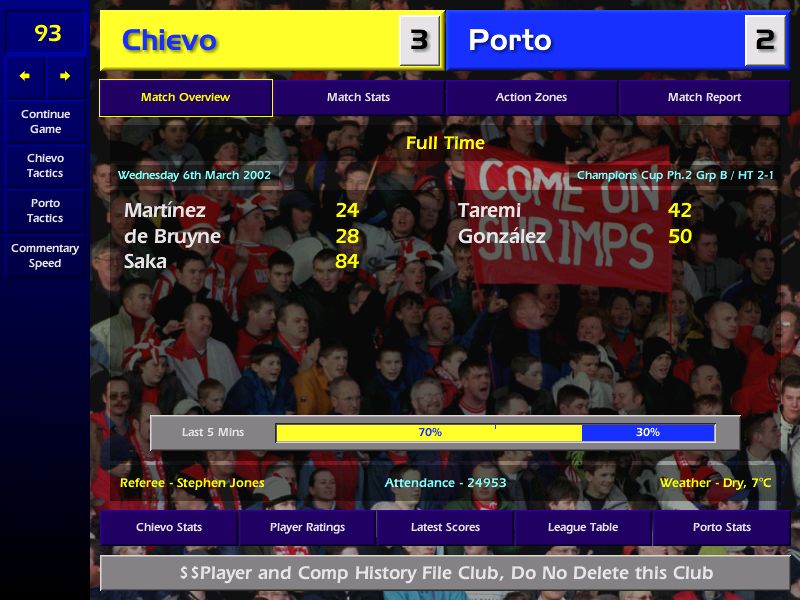Click the Continue Game button
This screenshot has width=800, height=600.
pos(45,121)
